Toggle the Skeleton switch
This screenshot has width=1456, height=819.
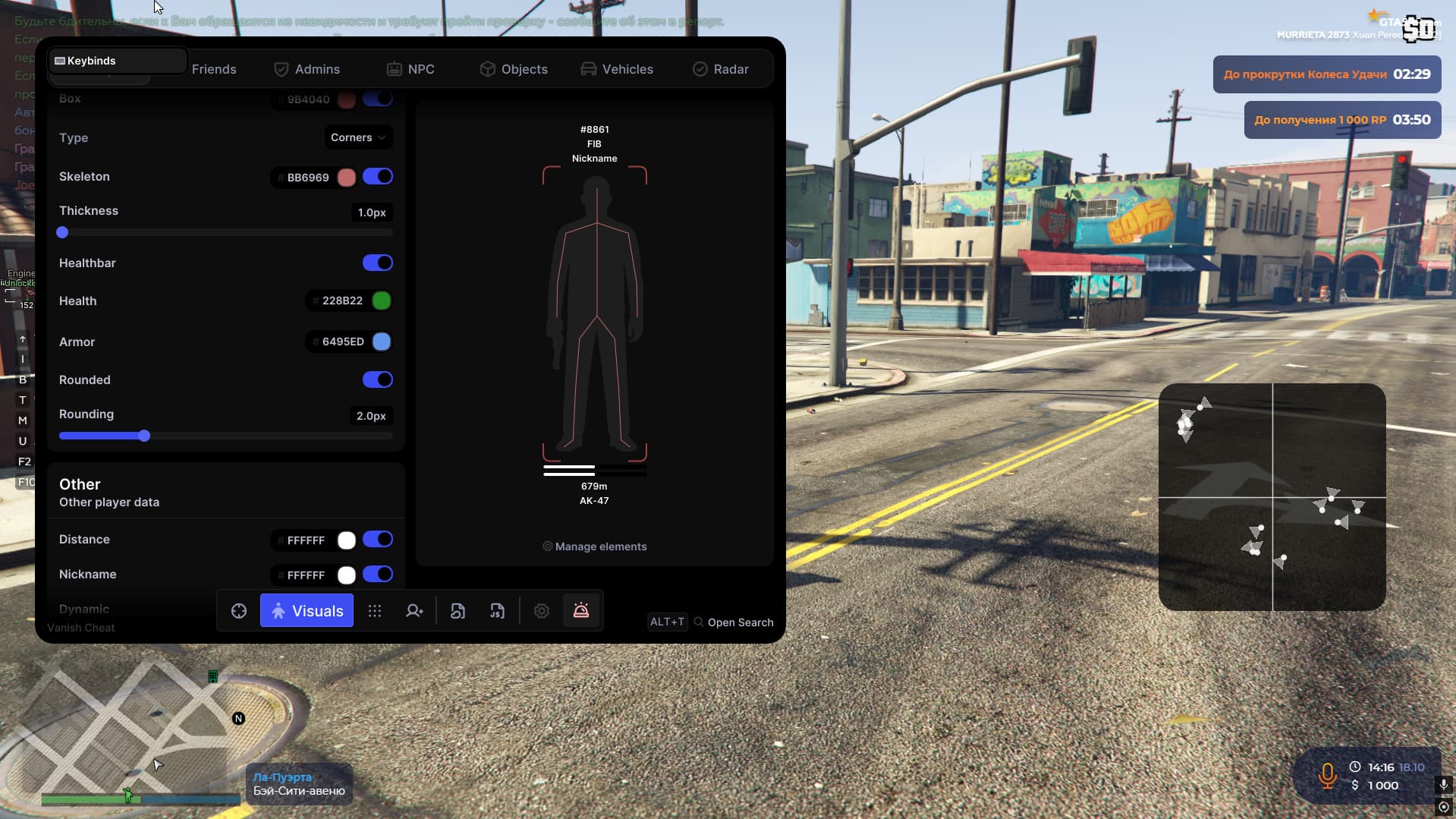(x=377, y=177)
